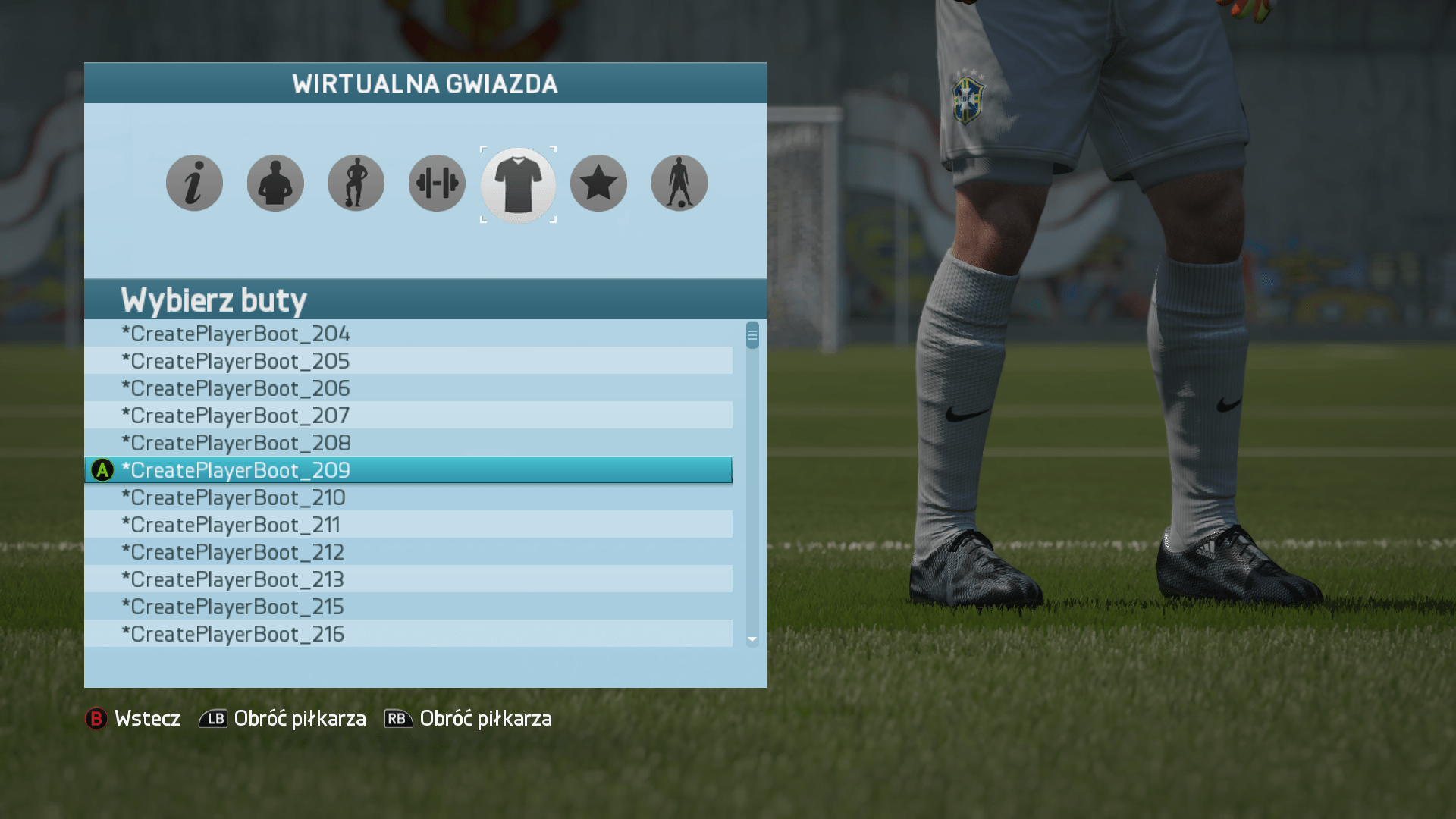The height and width of the screenshot is (819, 1456).
Task: Confirm highlighted CreatePlayerBoot_209 boots
Action: [408, 470]
